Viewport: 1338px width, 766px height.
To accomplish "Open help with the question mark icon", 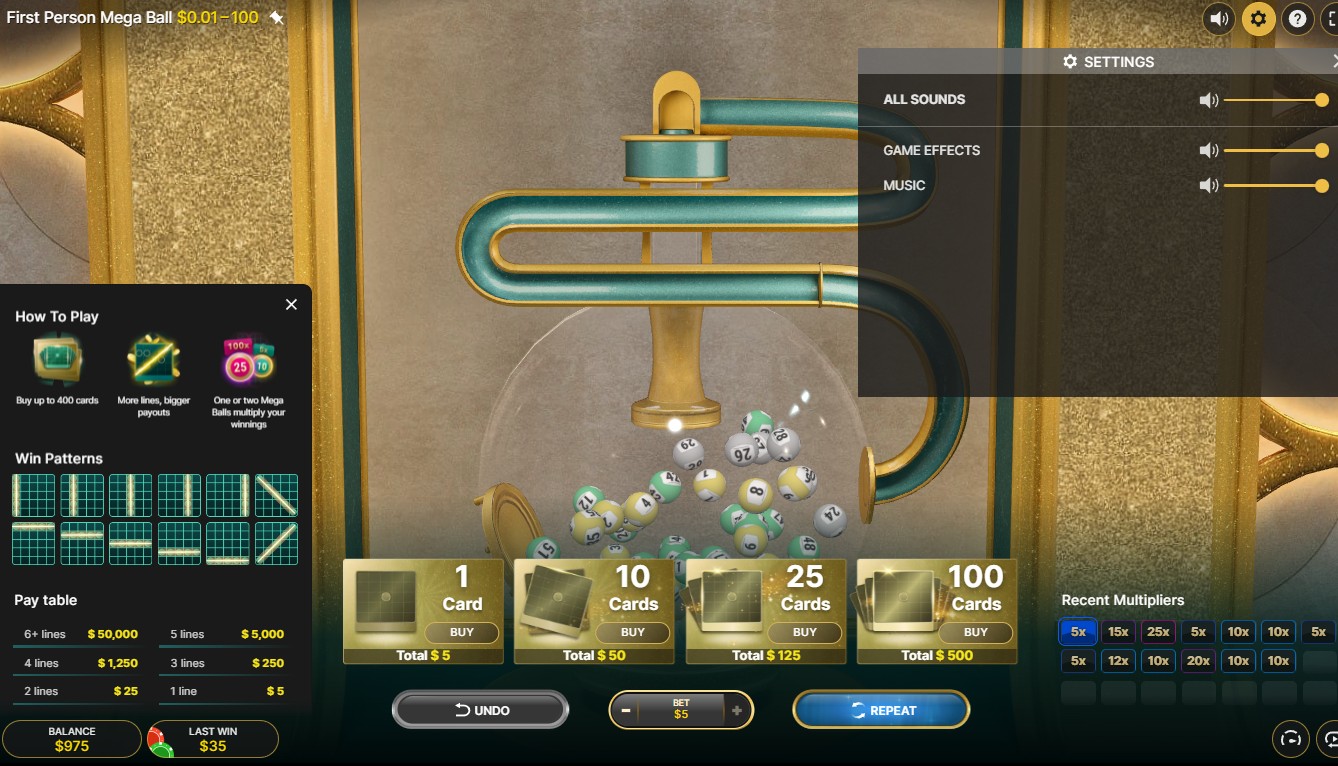I will [x=1298, y=18].
